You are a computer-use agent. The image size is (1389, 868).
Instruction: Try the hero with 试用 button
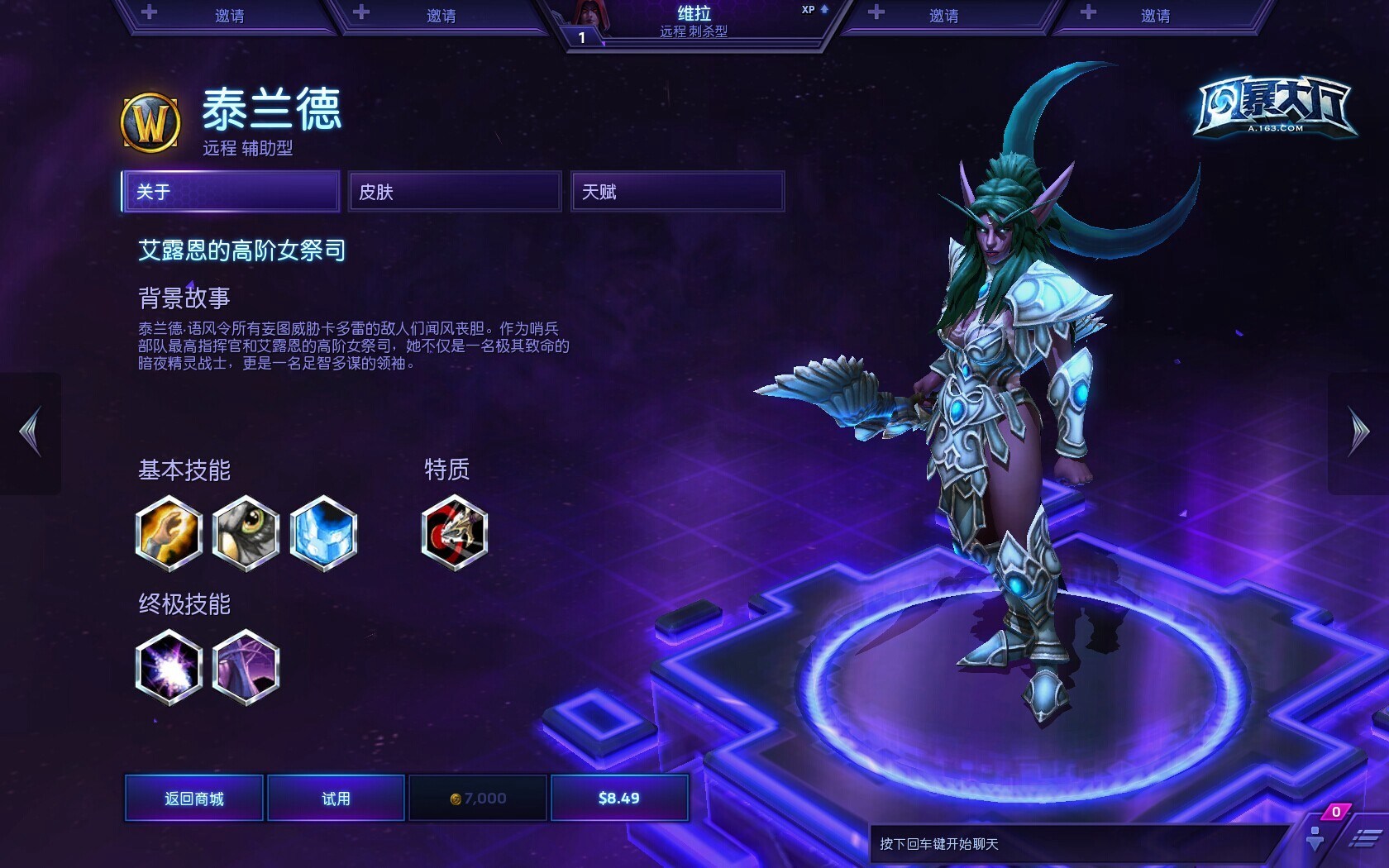336,798
